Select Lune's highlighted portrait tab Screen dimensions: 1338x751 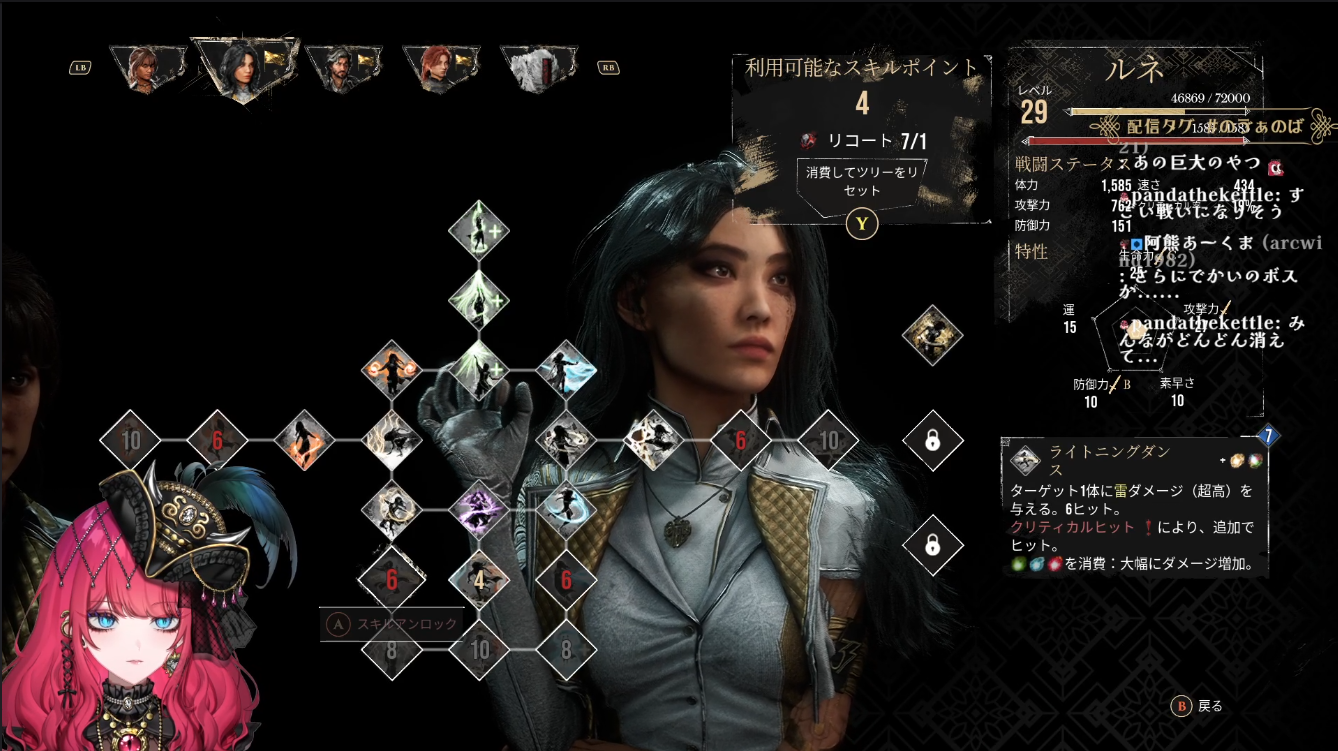click(x=245, y=68)
